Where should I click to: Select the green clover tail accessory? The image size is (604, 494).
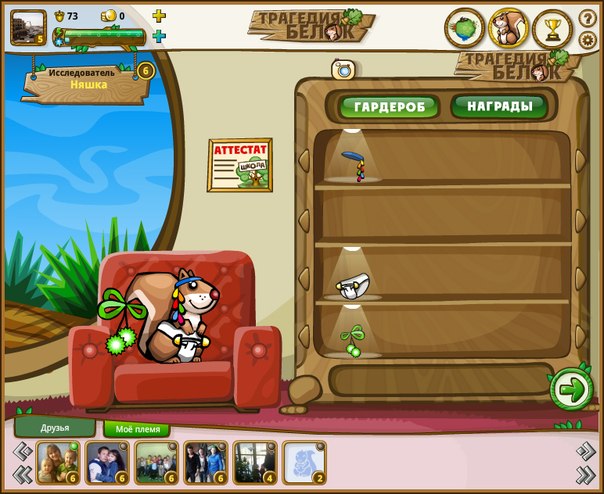(x=352, y=340)
